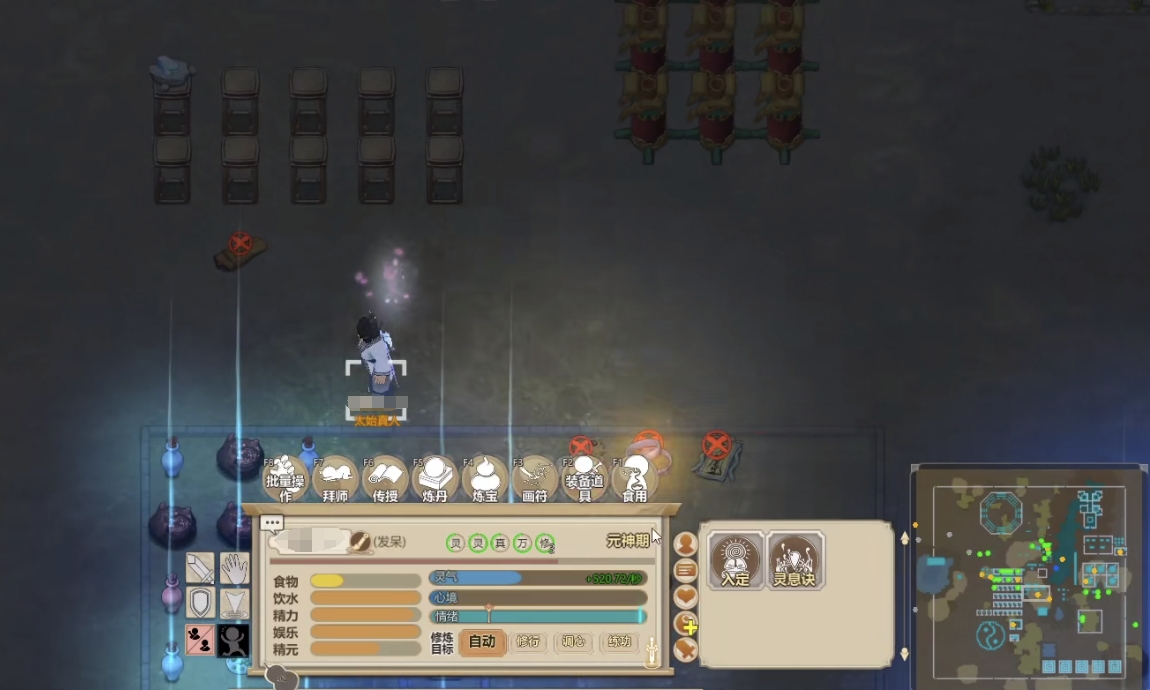
Task: Toggle the sword draw-weapon icon
Action: (x=200, y=568)
